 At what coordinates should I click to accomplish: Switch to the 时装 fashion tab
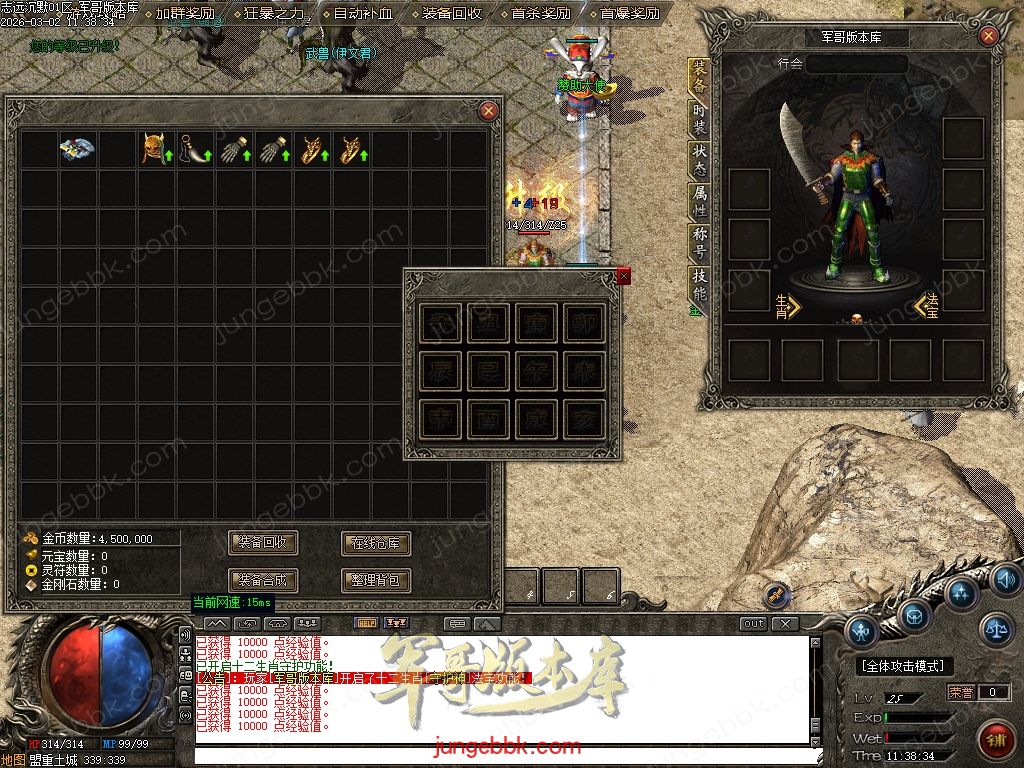[x=699, y=119]
